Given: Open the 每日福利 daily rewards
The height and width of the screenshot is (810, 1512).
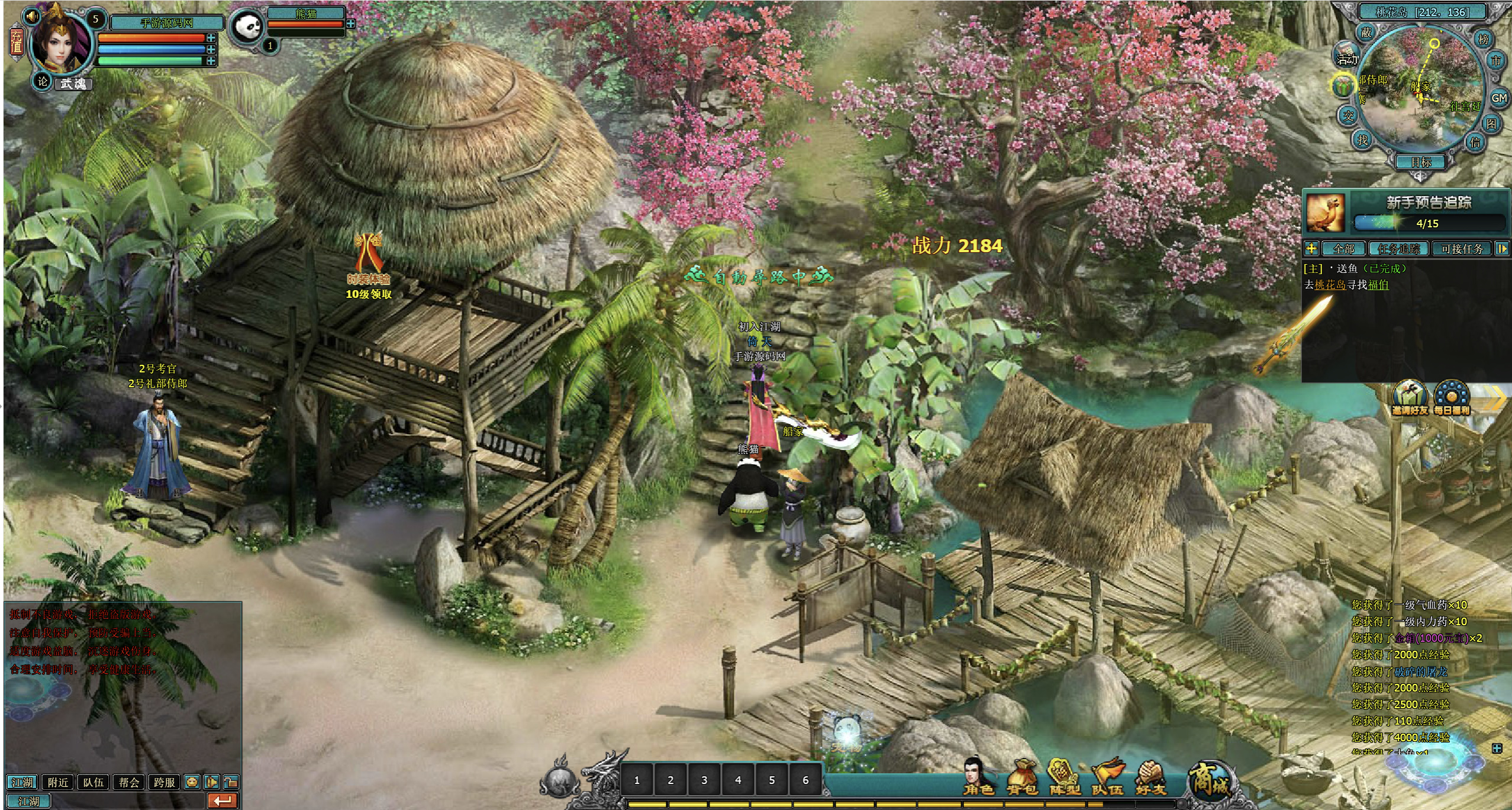Looking at the screenshot, I should tap(1452, 398).
